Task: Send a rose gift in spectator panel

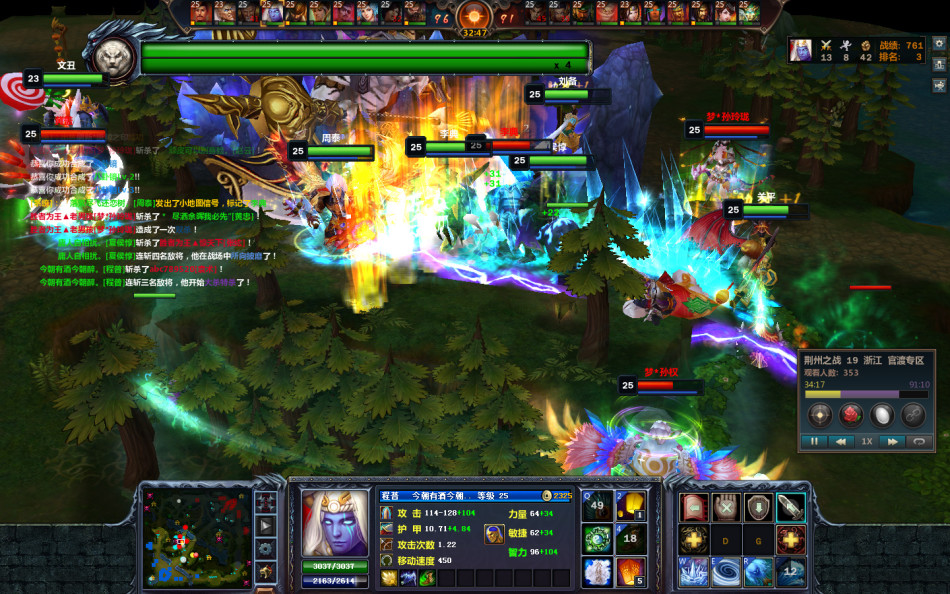Action: 851,414
